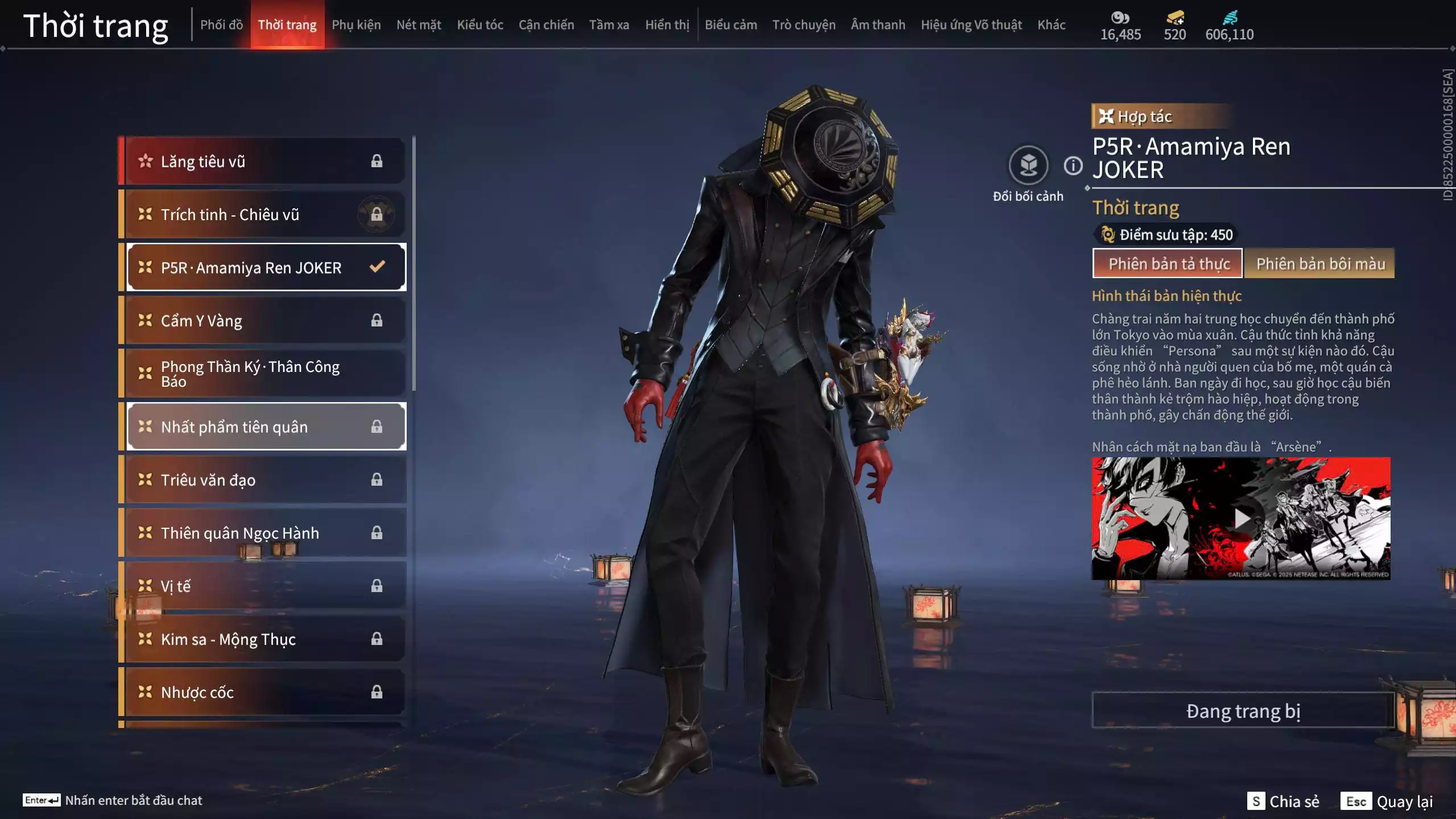This screenshot has width=1456, height=819.
Task: Switch to Phiên bản bôi màu version
Action: 1320,264
